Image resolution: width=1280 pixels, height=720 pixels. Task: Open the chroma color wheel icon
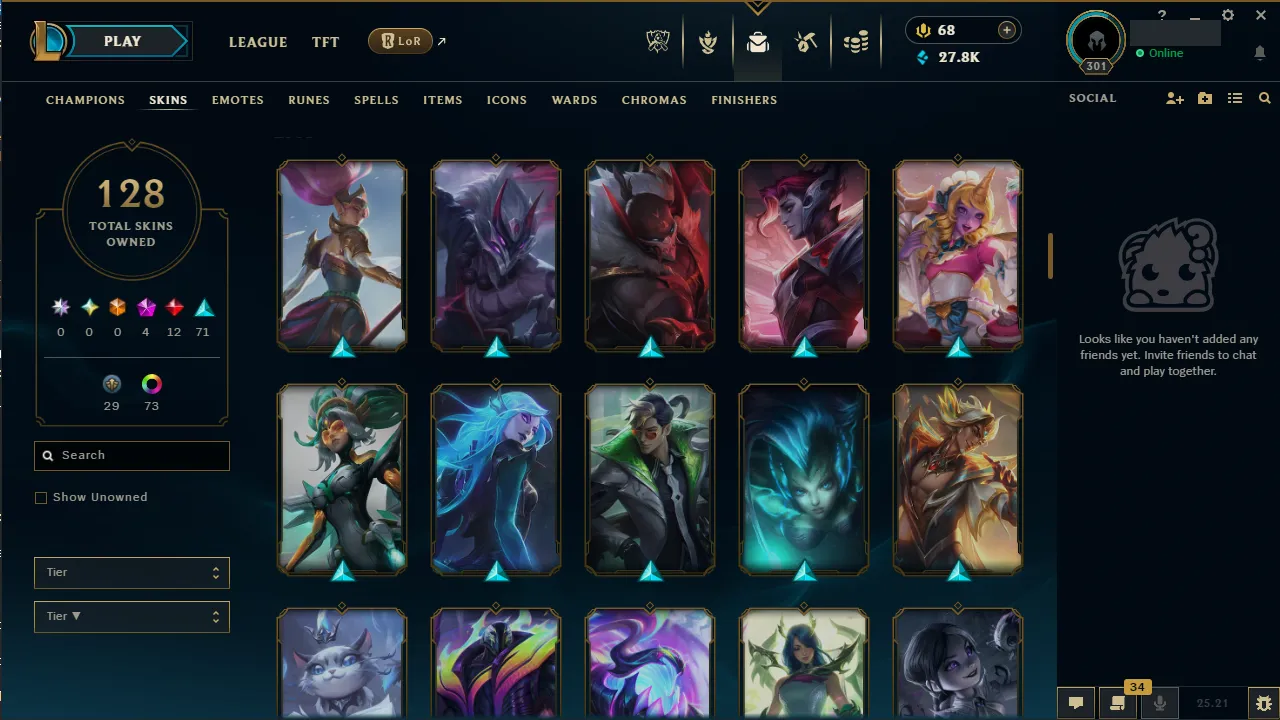tap(152, 384)
